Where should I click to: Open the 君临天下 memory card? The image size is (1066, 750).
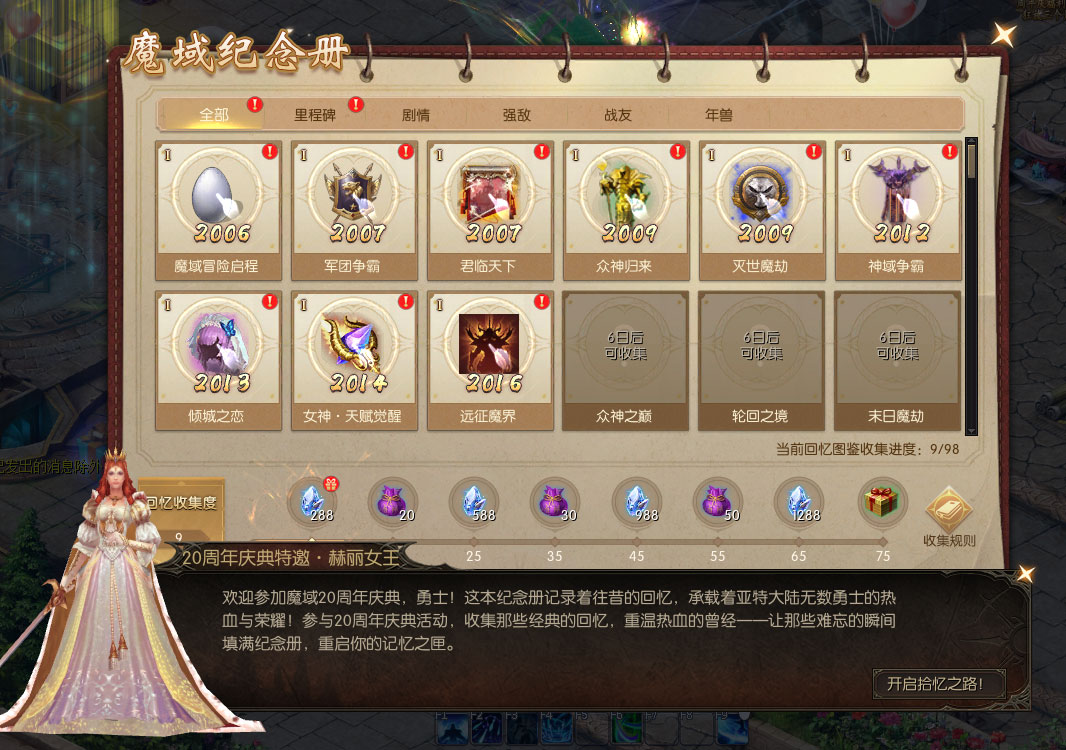(x=490, y=209)
